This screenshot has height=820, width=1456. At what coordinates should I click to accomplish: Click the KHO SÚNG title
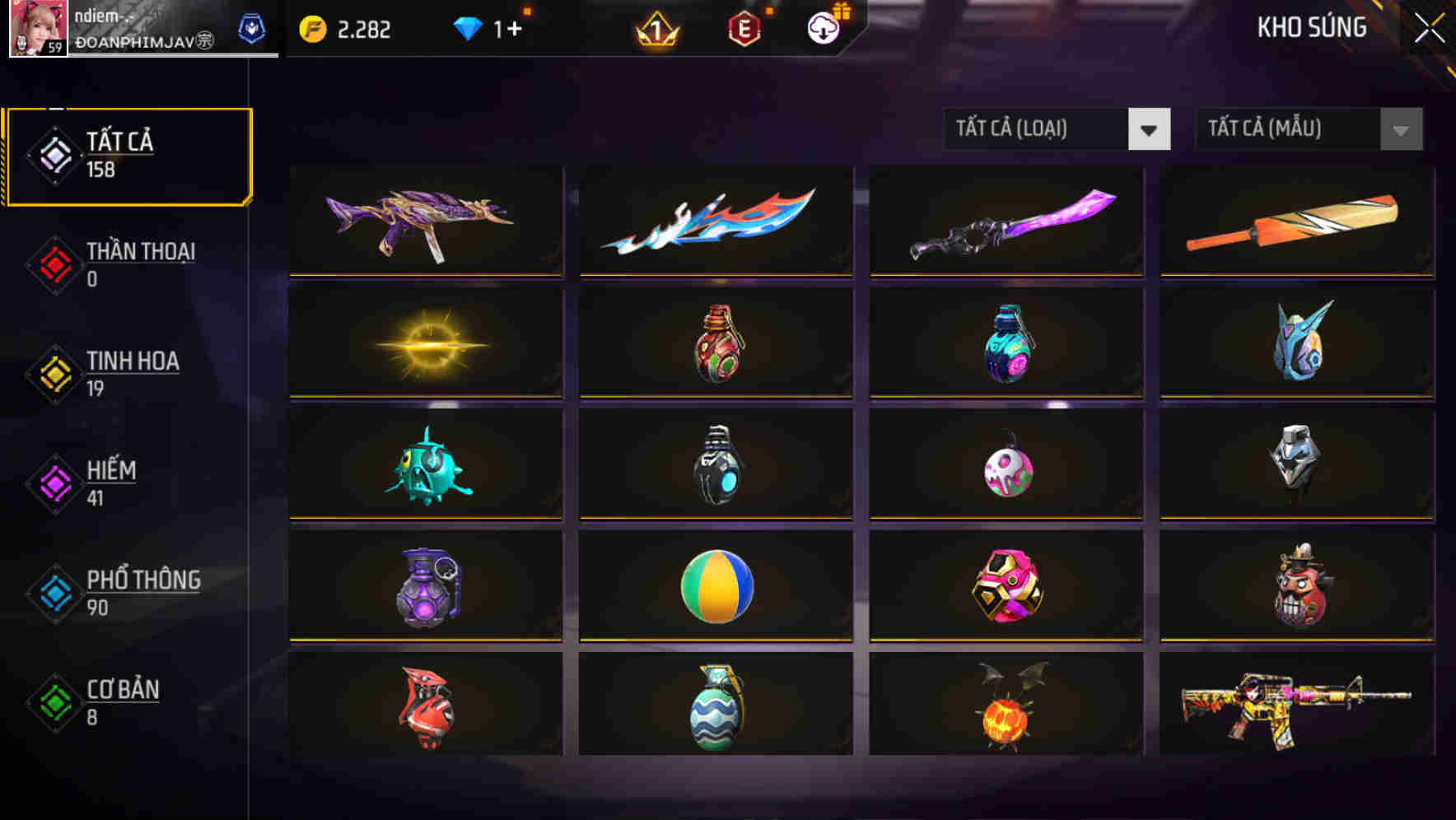1312,26
